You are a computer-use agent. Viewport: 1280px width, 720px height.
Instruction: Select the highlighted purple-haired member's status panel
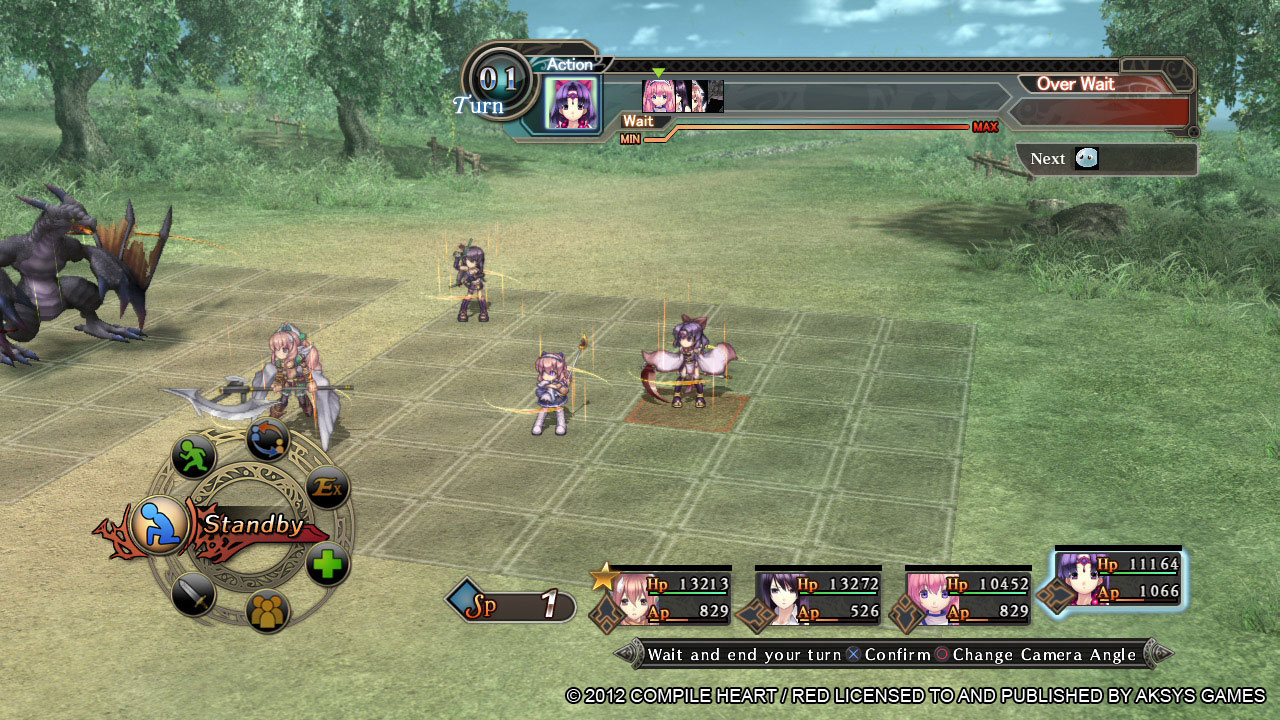1119,578
